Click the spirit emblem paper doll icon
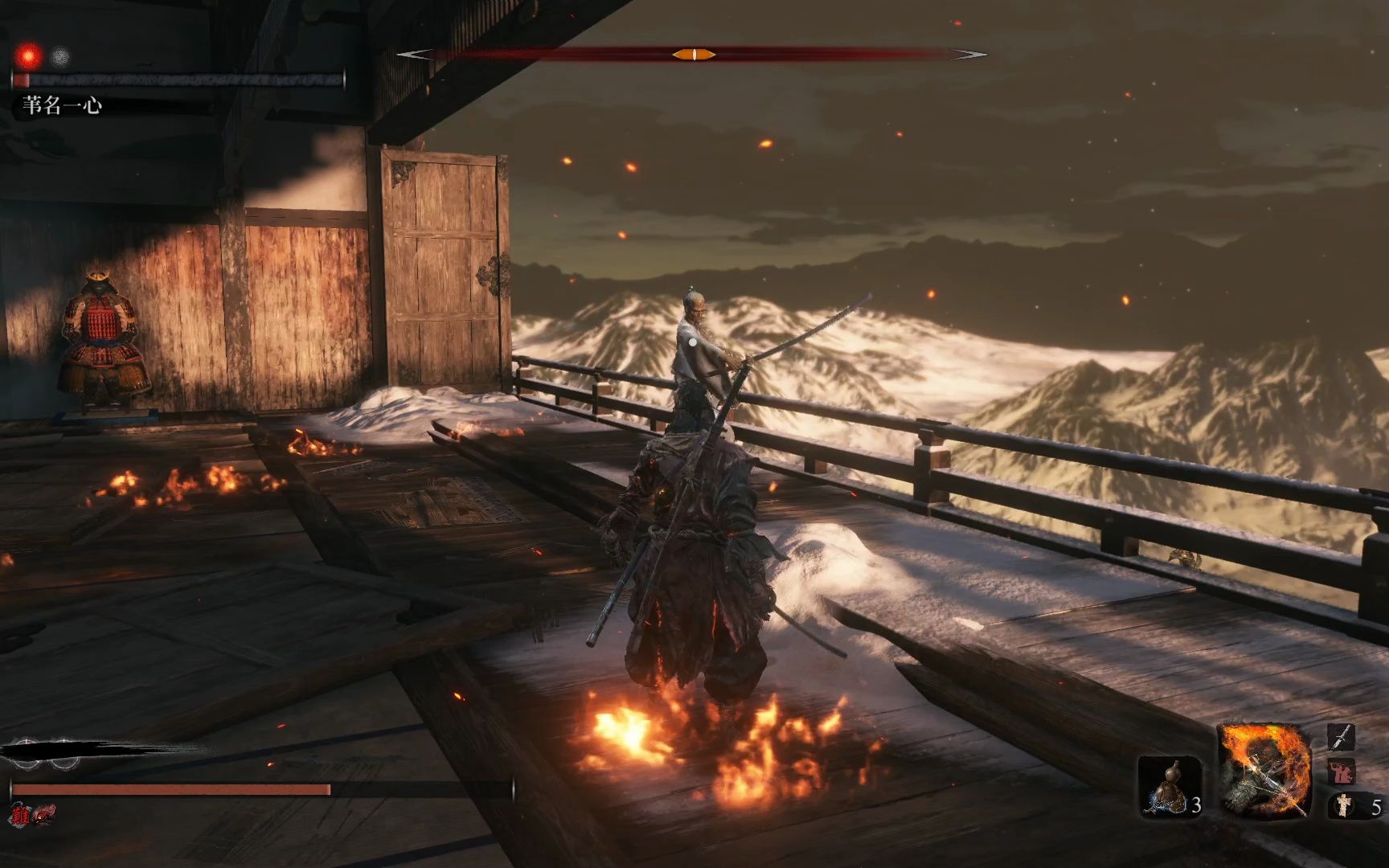Viewport: 1389px width, 868px height. tap(1342, 805)
